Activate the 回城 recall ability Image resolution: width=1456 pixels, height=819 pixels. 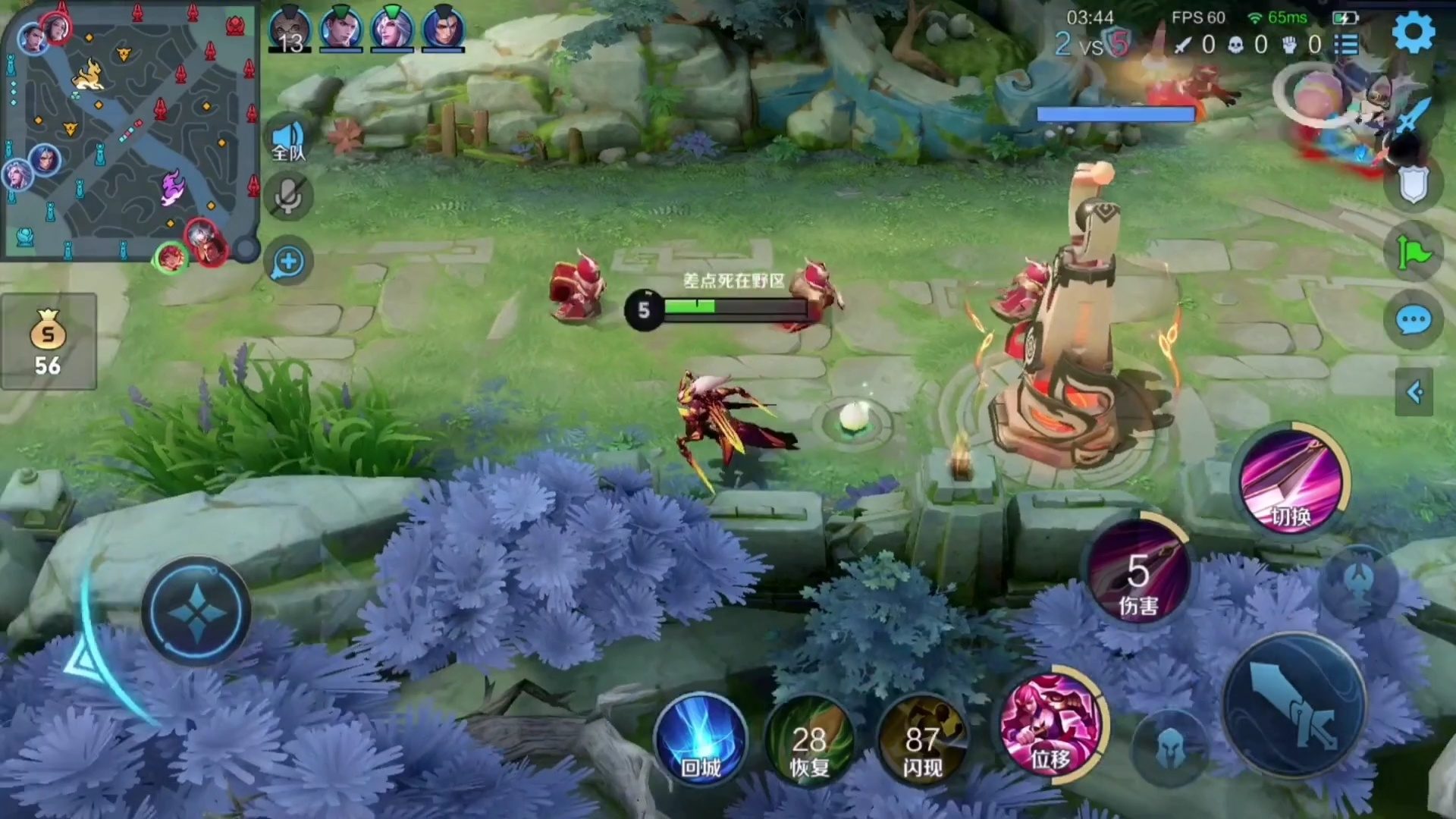click(701, 738)
